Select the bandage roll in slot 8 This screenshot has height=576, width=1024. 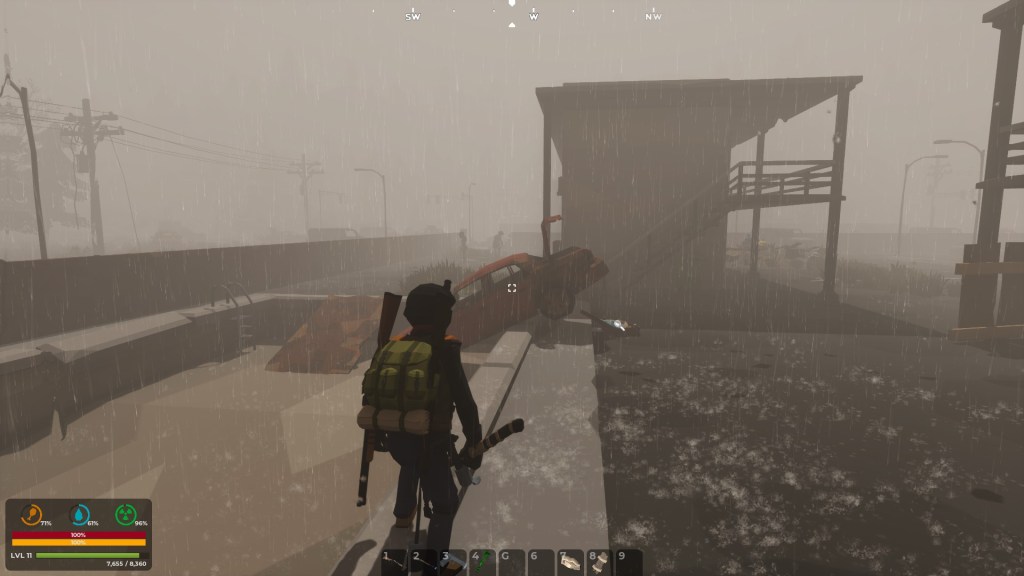pyautogui.click(x=599, y=562)
